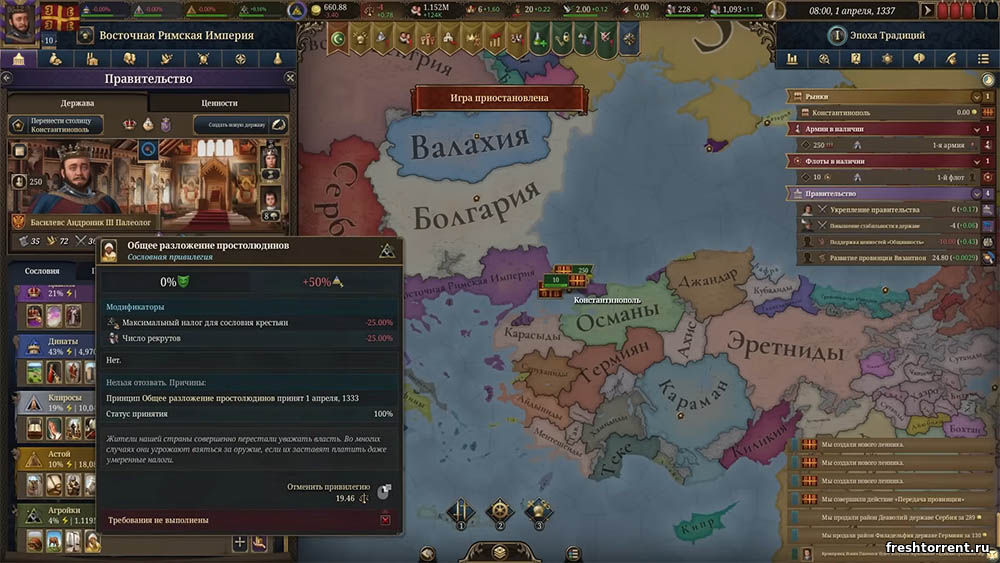Image resolution: width=1000 pixels, height=563 pixels.
Task: Open the bar chart icon in top-right toolbar
Action: (x=792, y=59)
